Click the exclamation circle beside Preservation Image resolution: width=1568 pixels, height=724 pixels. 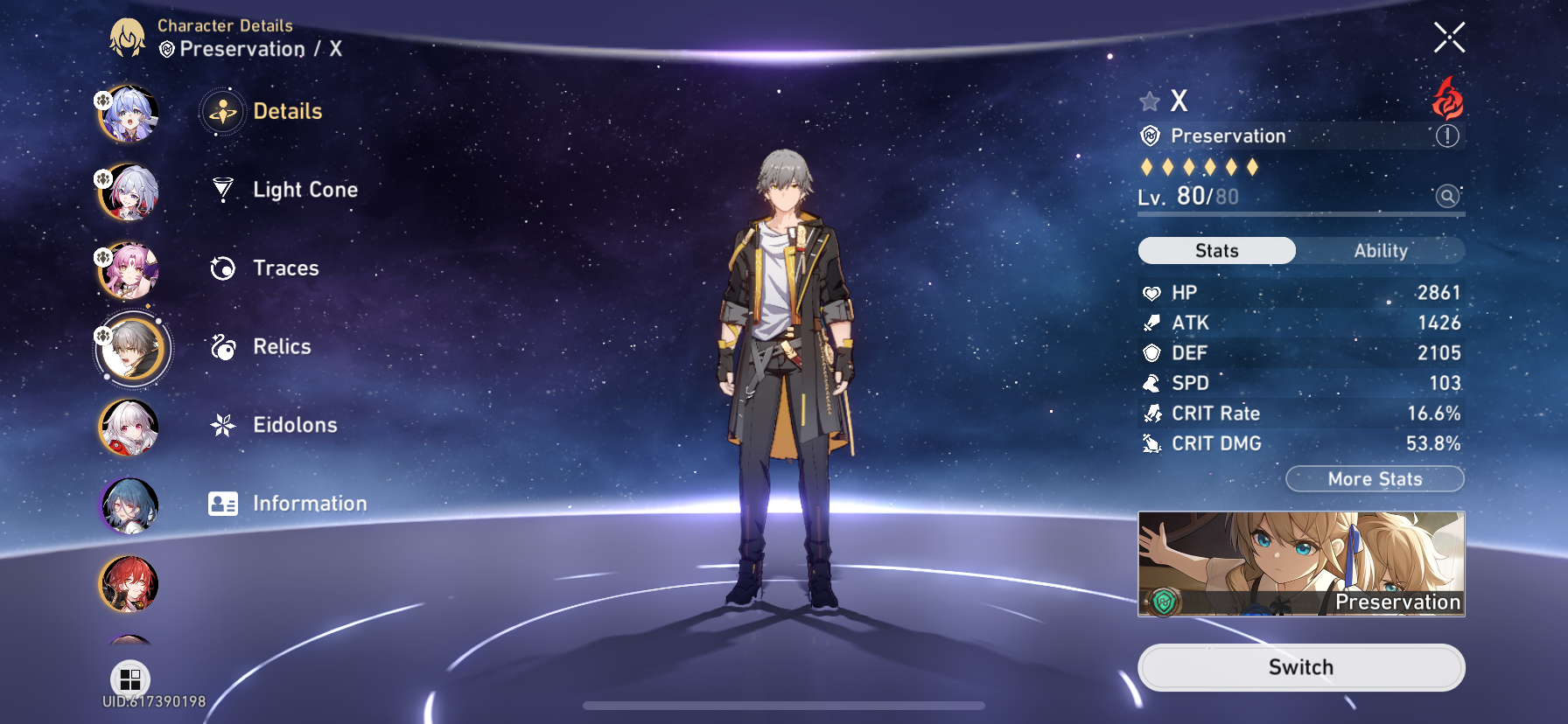coord(1448,136)
